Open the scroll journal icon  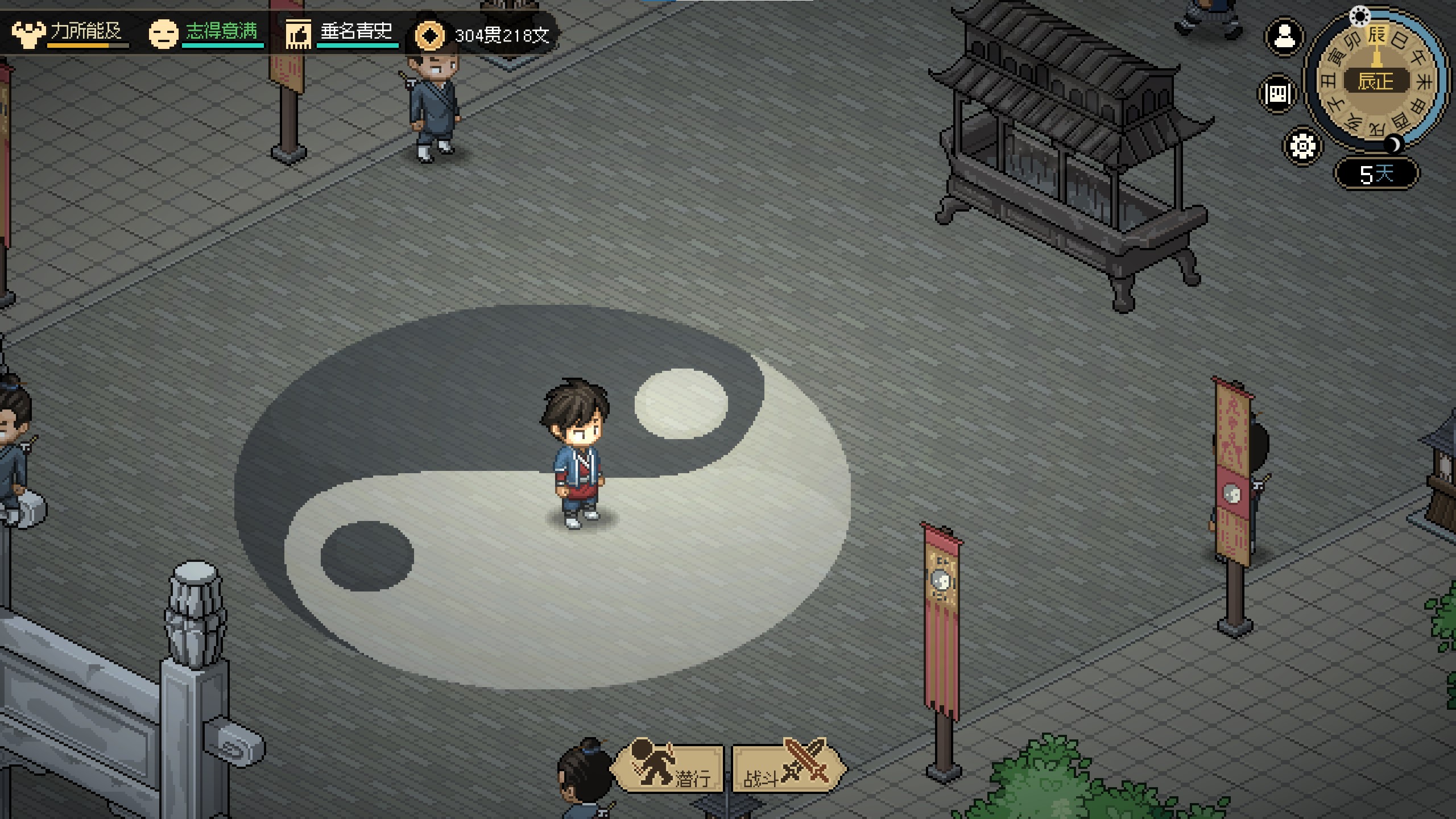click(x=1278, y=93)
